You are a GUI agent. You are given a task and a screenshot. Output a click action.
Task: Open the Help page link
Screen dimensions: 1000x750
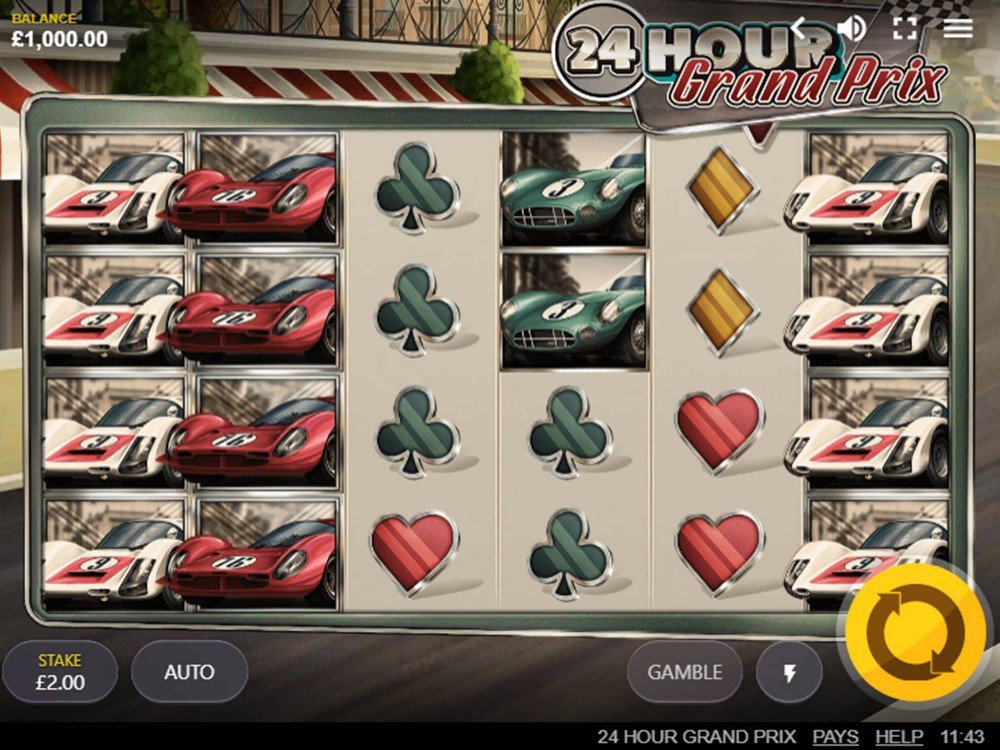[x=899, y=737]
